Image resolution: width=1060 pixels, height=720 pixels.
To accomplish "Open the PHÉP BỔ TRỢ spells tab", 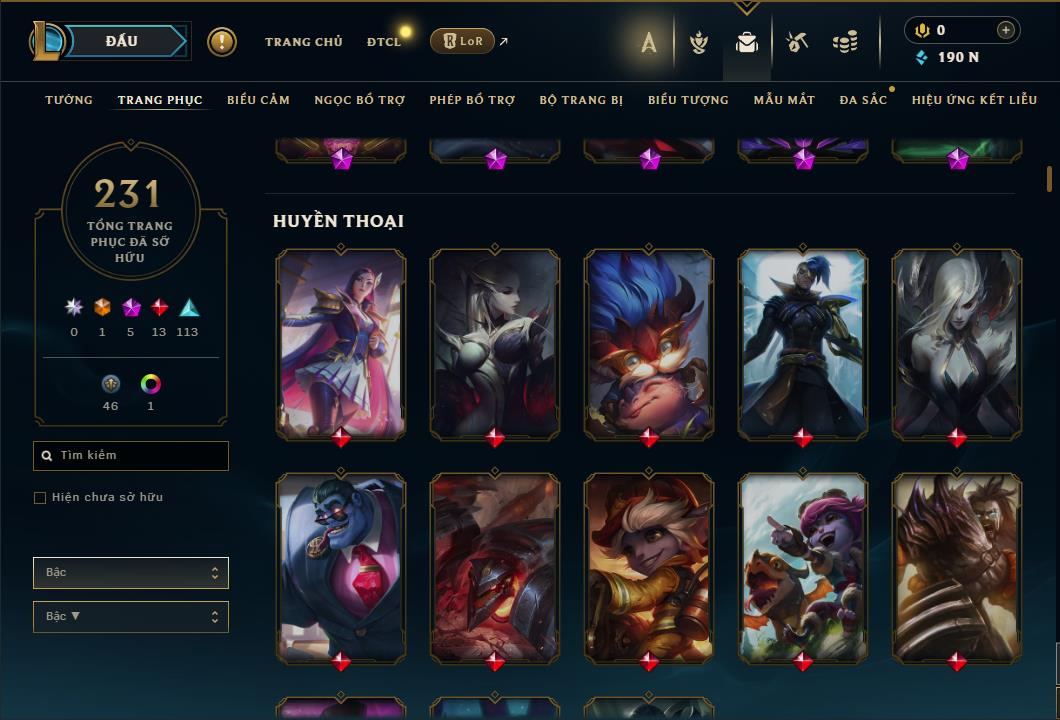I will pos(472,100).
